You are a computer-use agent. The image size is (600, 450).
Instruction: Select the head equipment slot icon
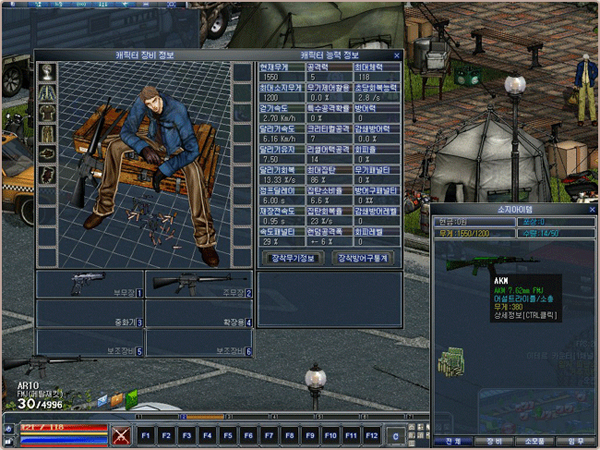pos(47,71)
